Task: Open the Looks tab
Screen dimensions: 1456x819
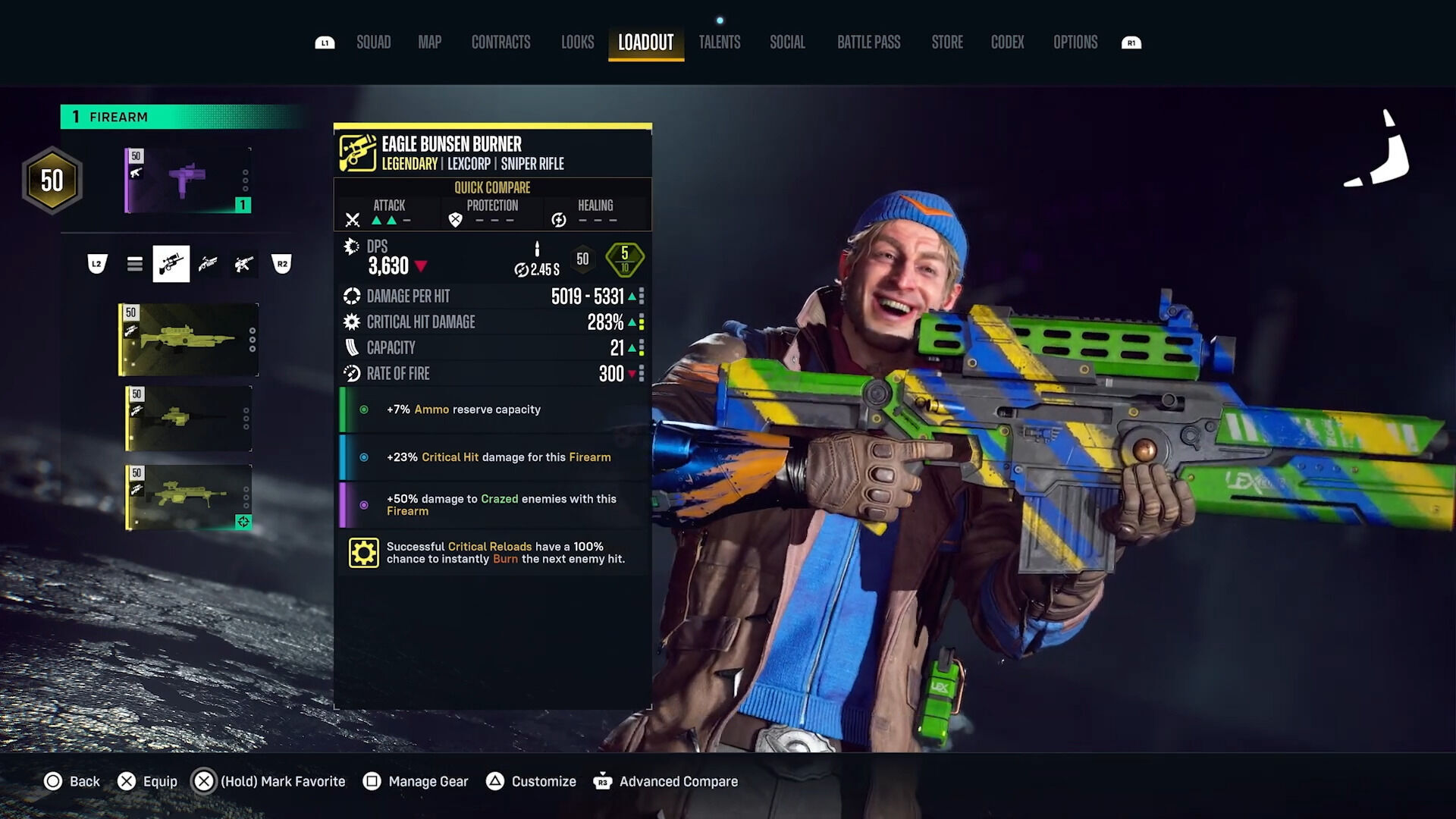Action: [577, 42]
